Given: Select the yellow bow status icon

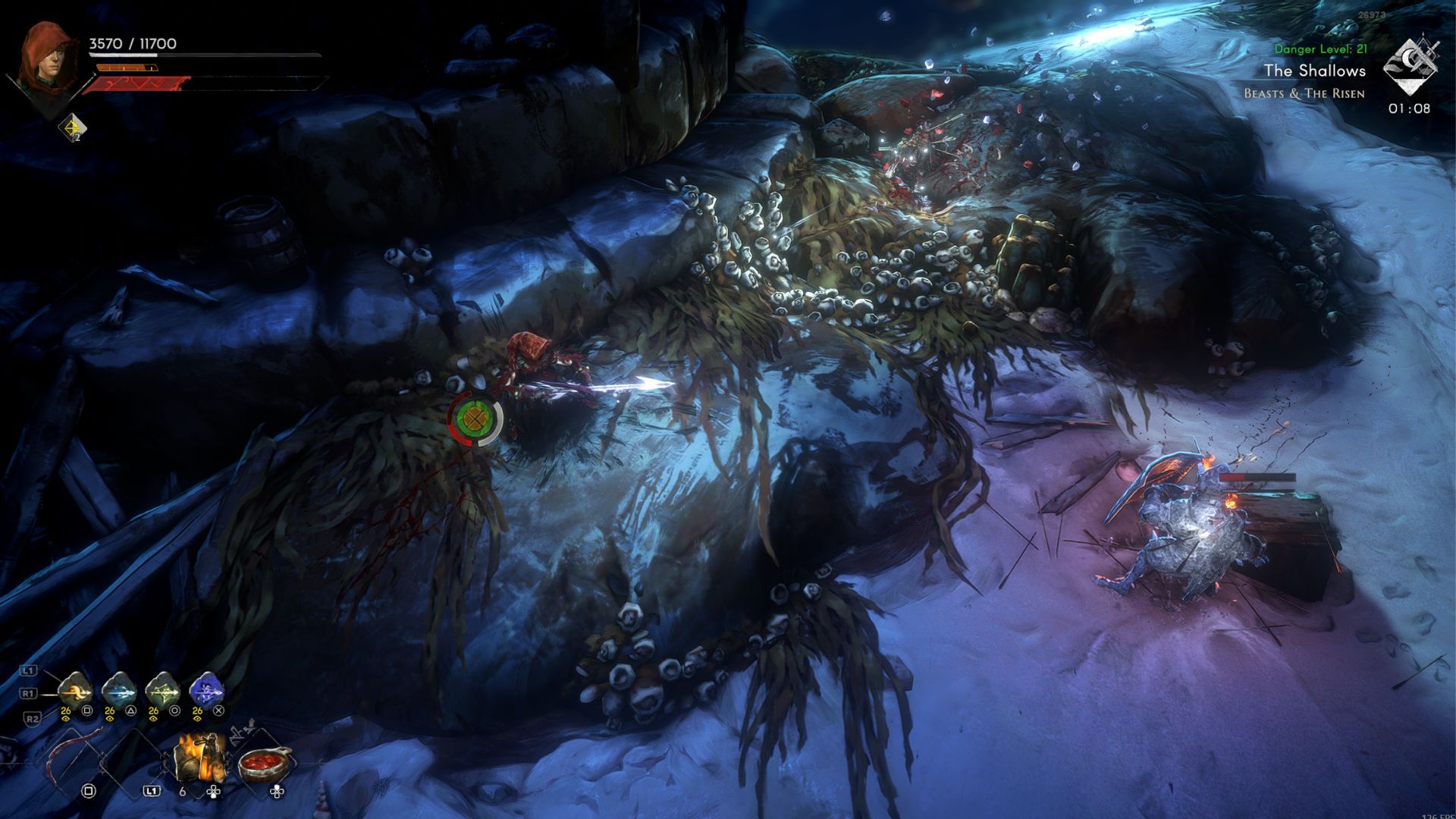Looking at the screenshot, I should (74, 127).
